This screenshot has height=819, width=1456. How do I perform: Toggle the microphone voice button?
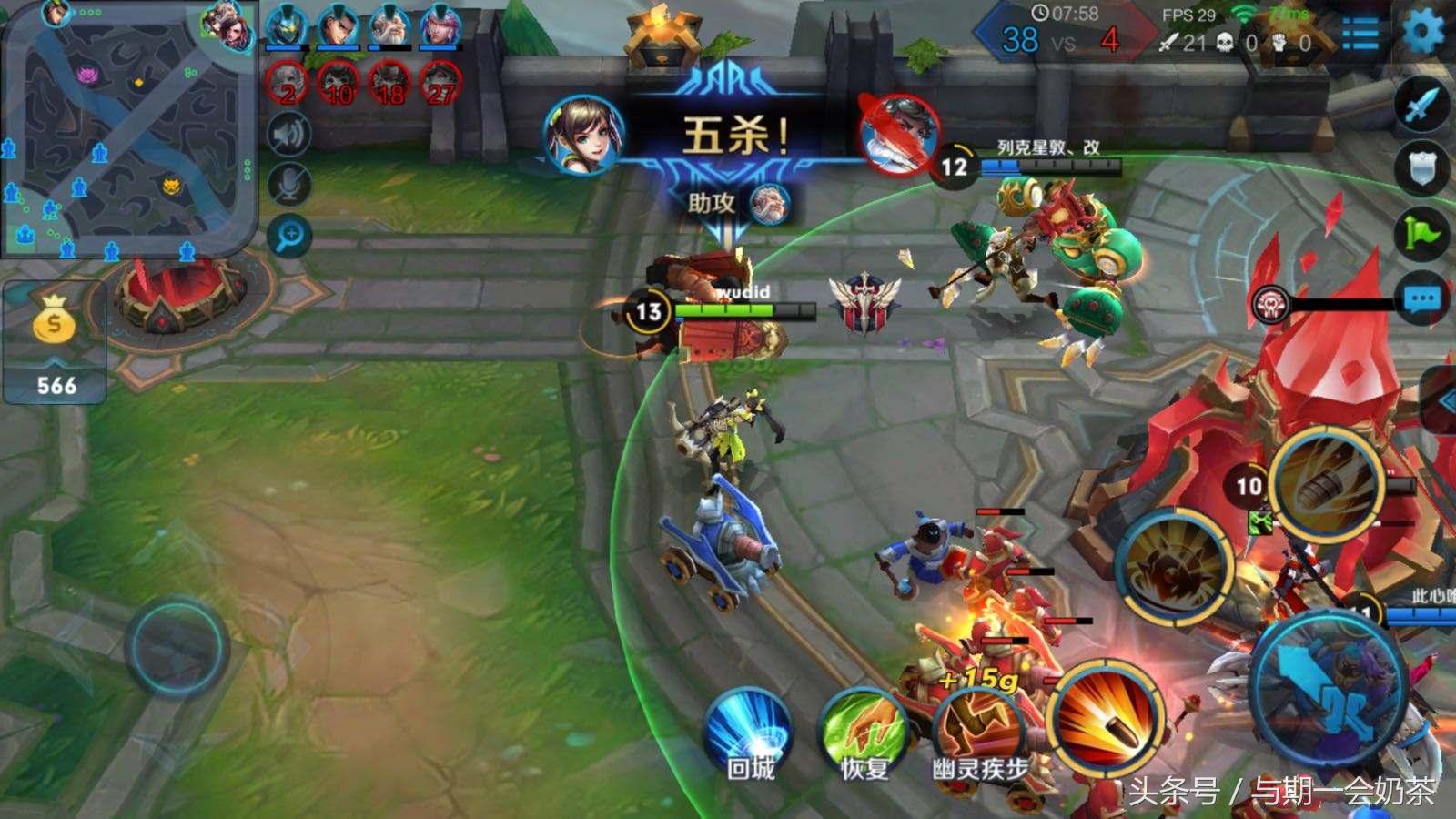click(290, 186)
